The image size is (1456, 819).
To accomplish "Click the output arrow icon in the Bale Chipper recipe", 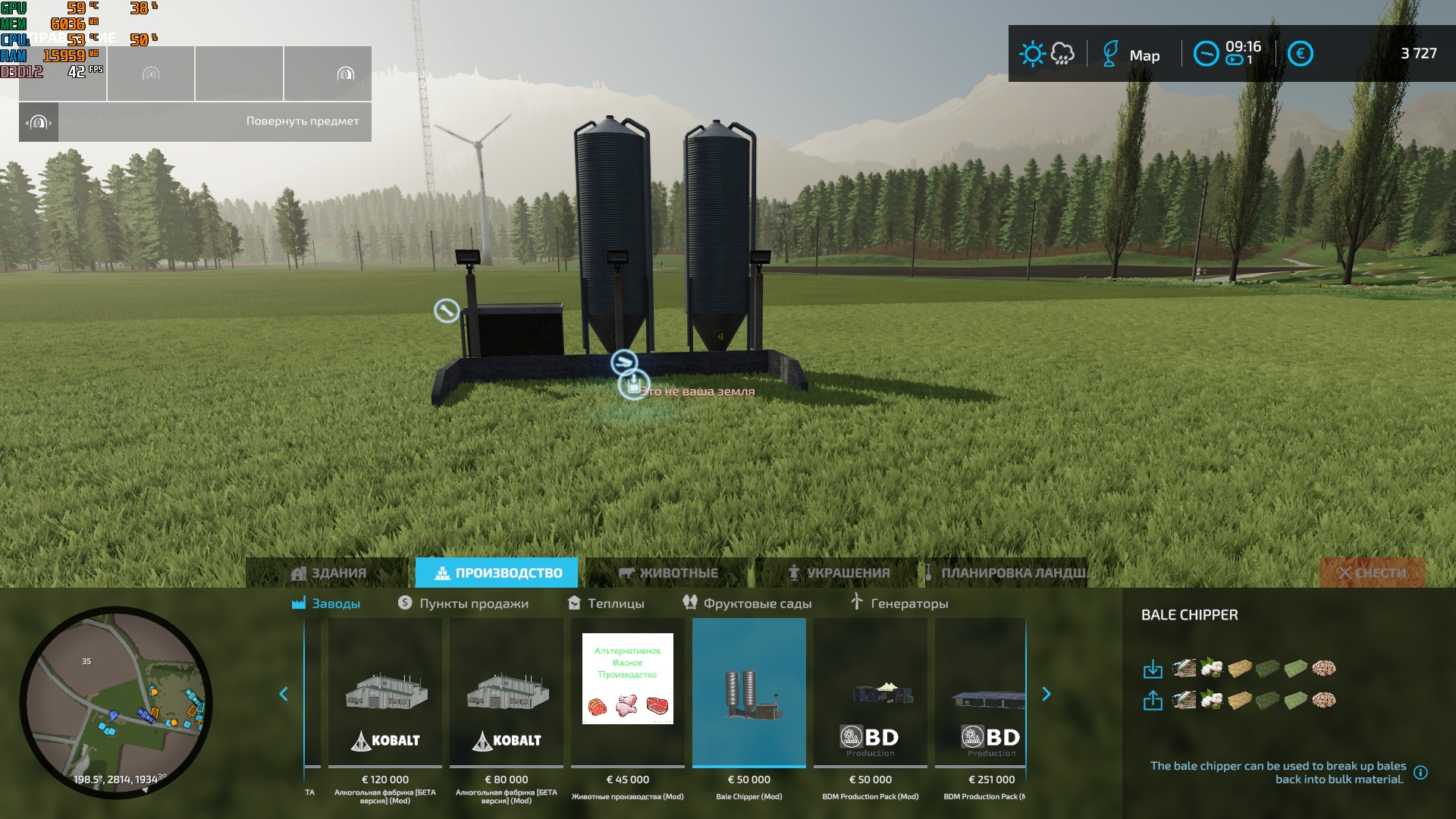I will click(1154, 701).
